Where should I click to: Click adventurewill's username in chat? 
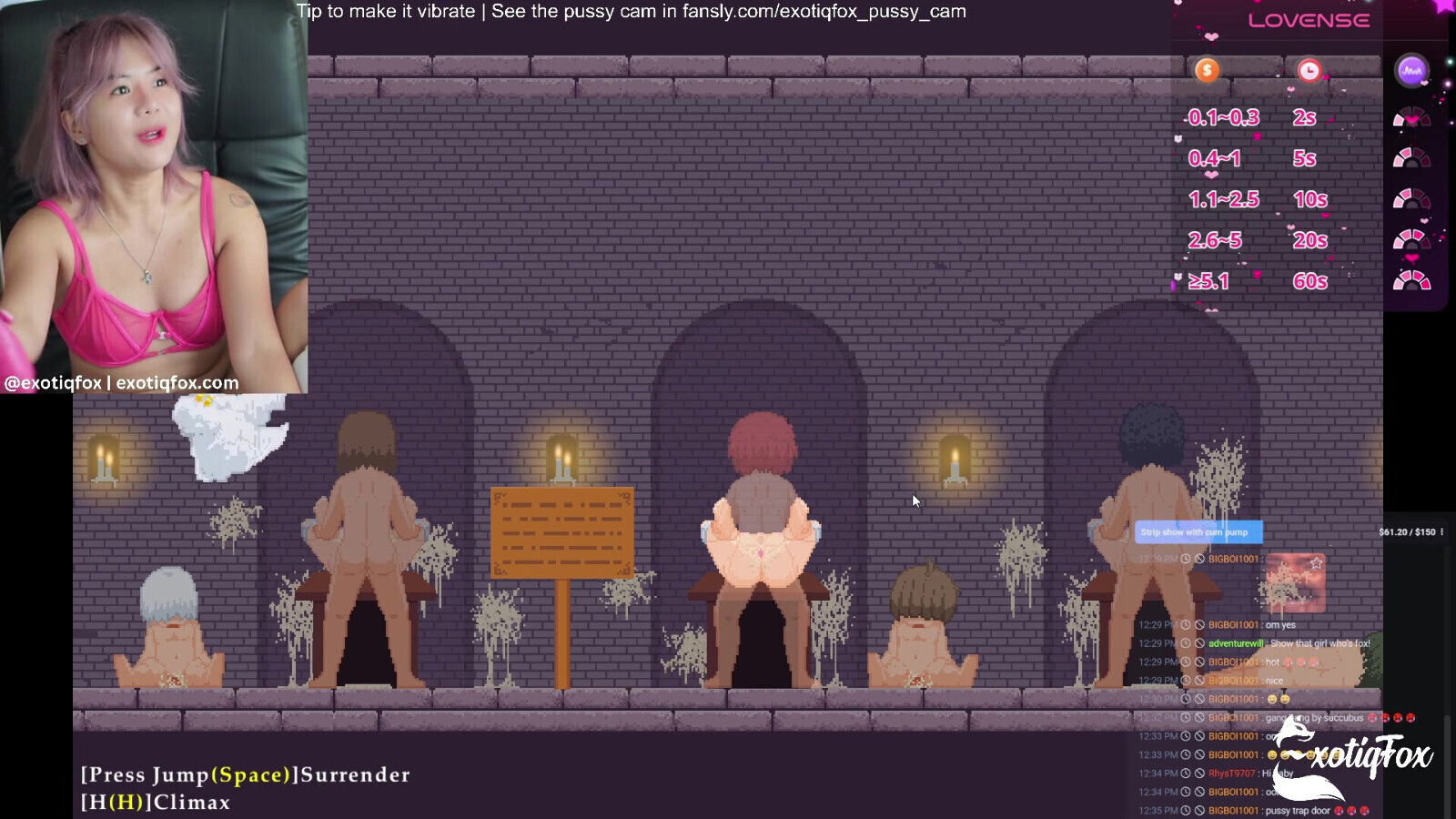tap(1235, 643)
